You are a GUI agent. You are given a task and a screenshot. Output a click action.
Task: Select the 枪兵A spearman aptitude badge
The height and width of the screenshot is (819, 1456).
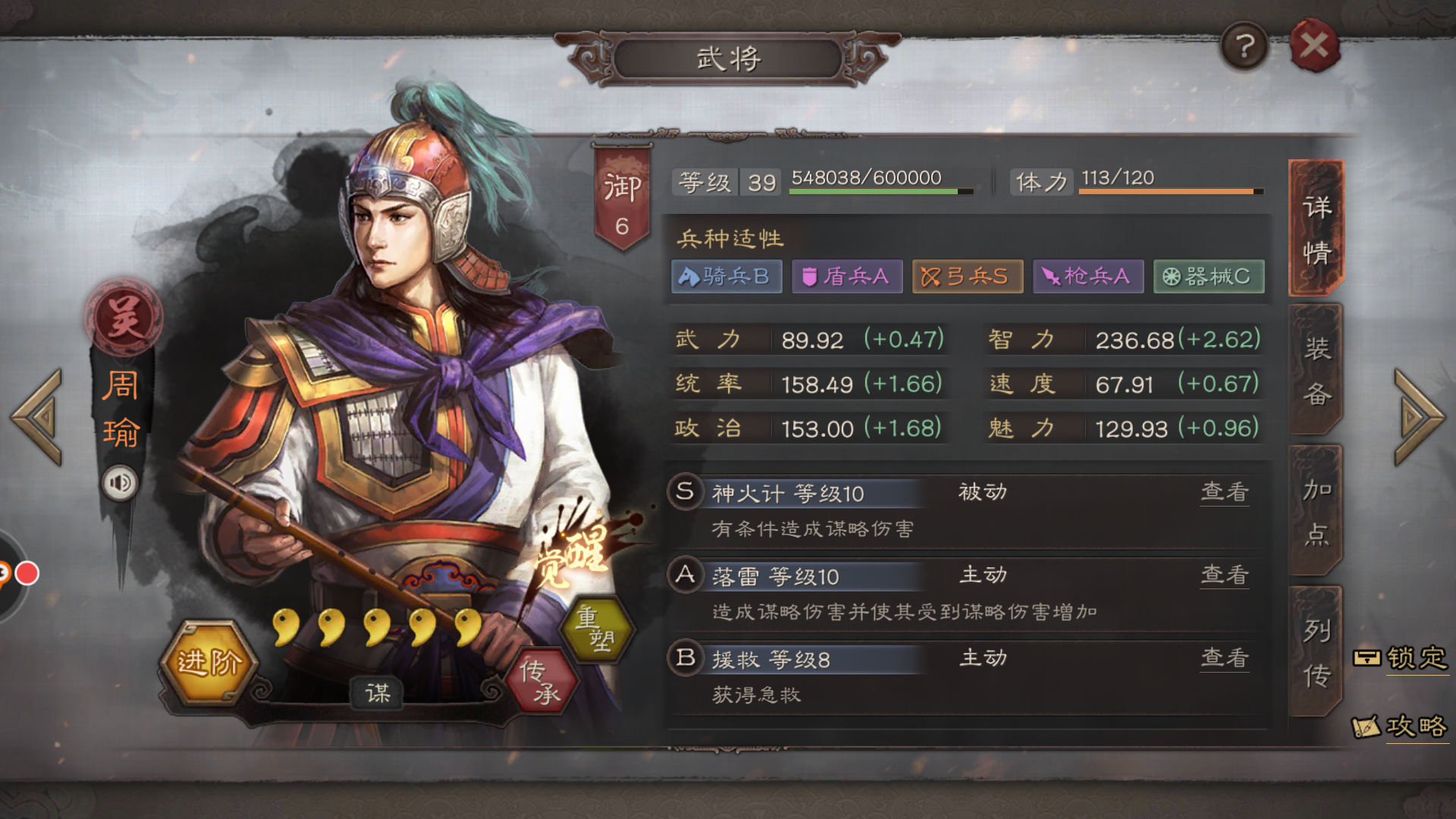pos(1087,276)
